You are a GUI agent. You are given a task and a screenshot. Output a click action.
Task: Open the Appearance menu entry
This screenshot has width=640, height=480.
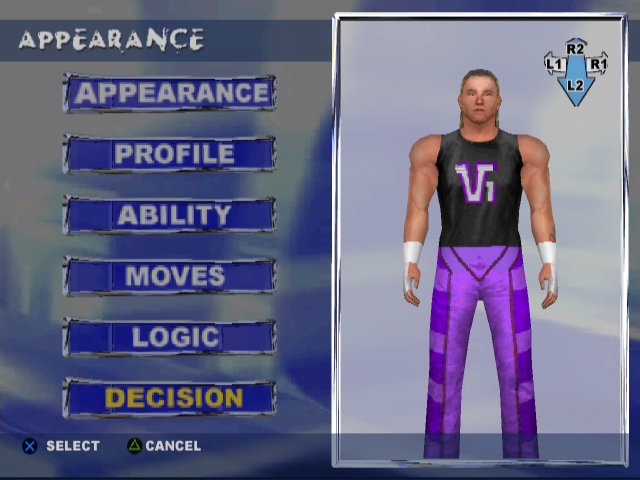171,93
